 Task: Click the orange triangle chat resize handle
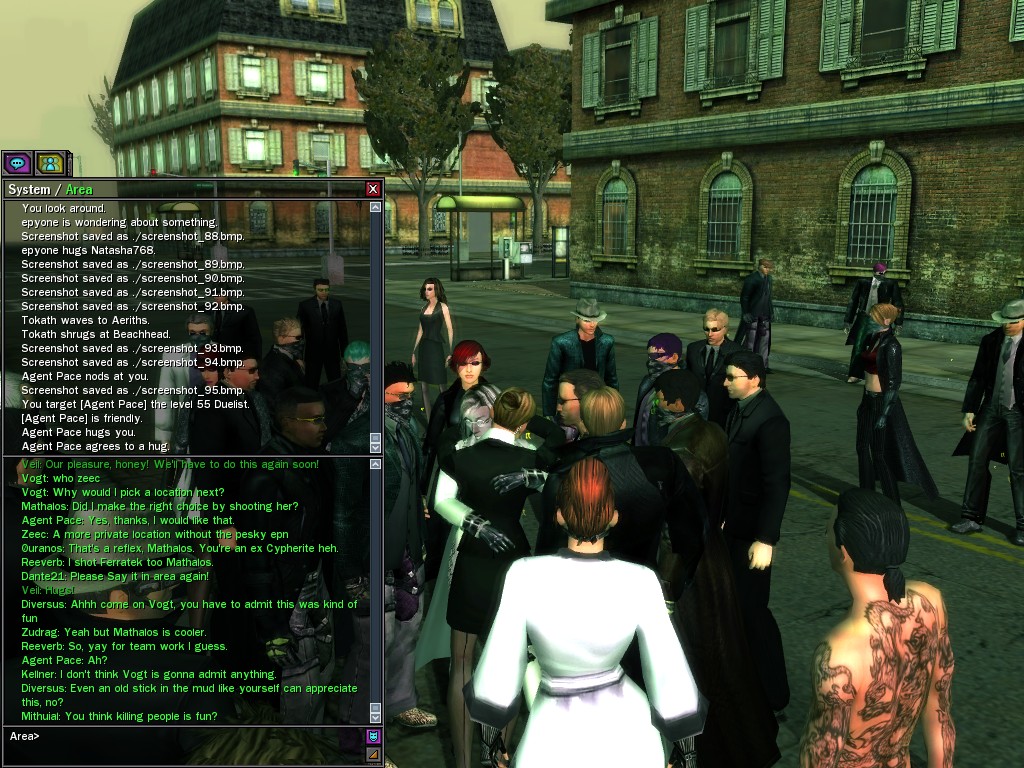click(x=373, y=754)
